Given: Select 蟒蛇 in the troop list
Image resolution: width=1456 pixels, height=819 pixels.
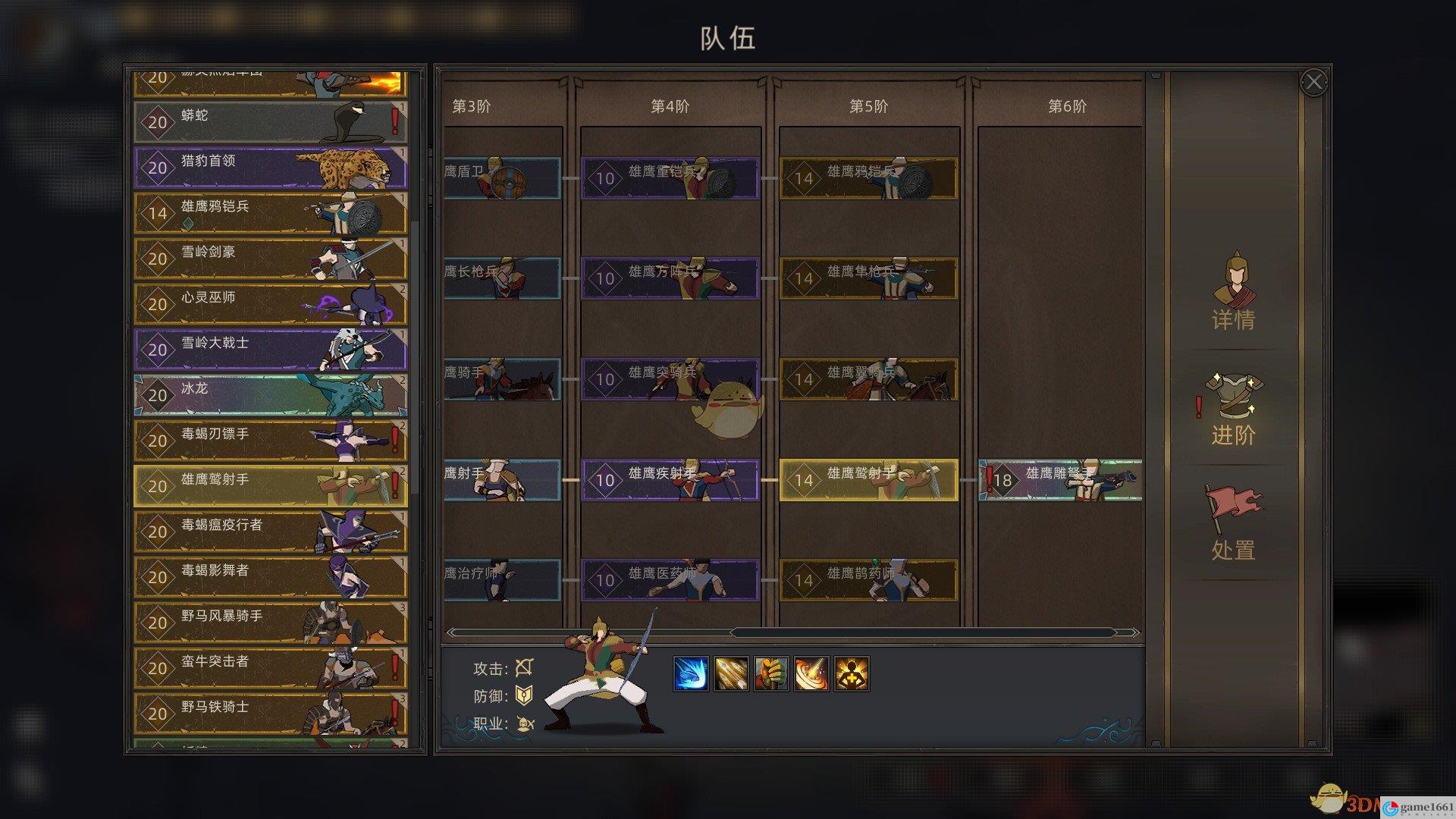Looking at the screenshot, I should pyautogui.click(x=270, y=122).
